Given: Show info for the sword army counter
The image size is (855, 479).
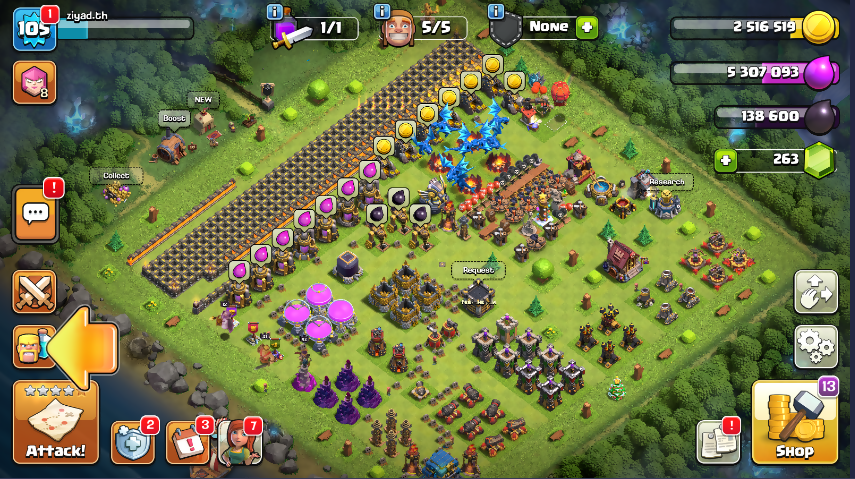Looking at the screenshot, I should coord(275,12).
